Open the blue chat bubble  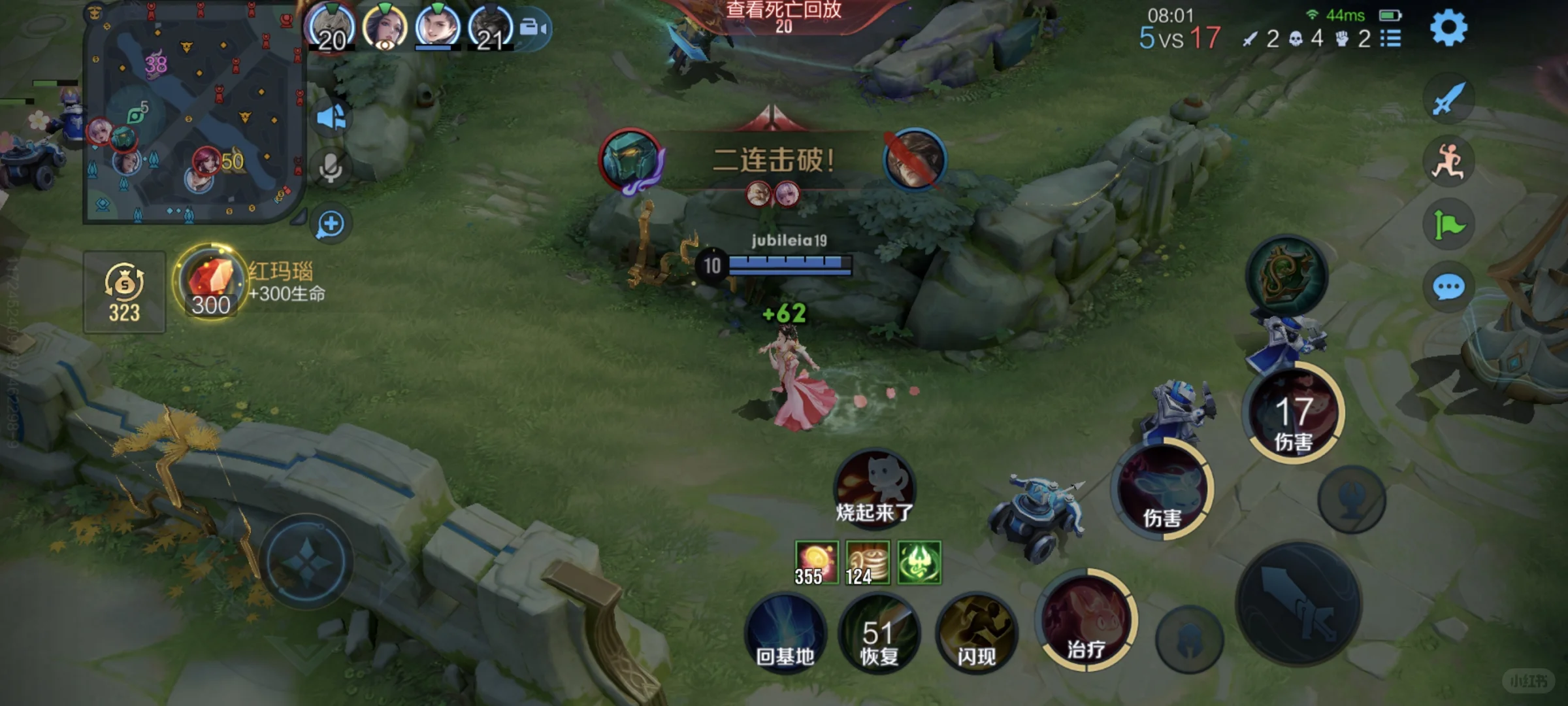(1448, 287)
